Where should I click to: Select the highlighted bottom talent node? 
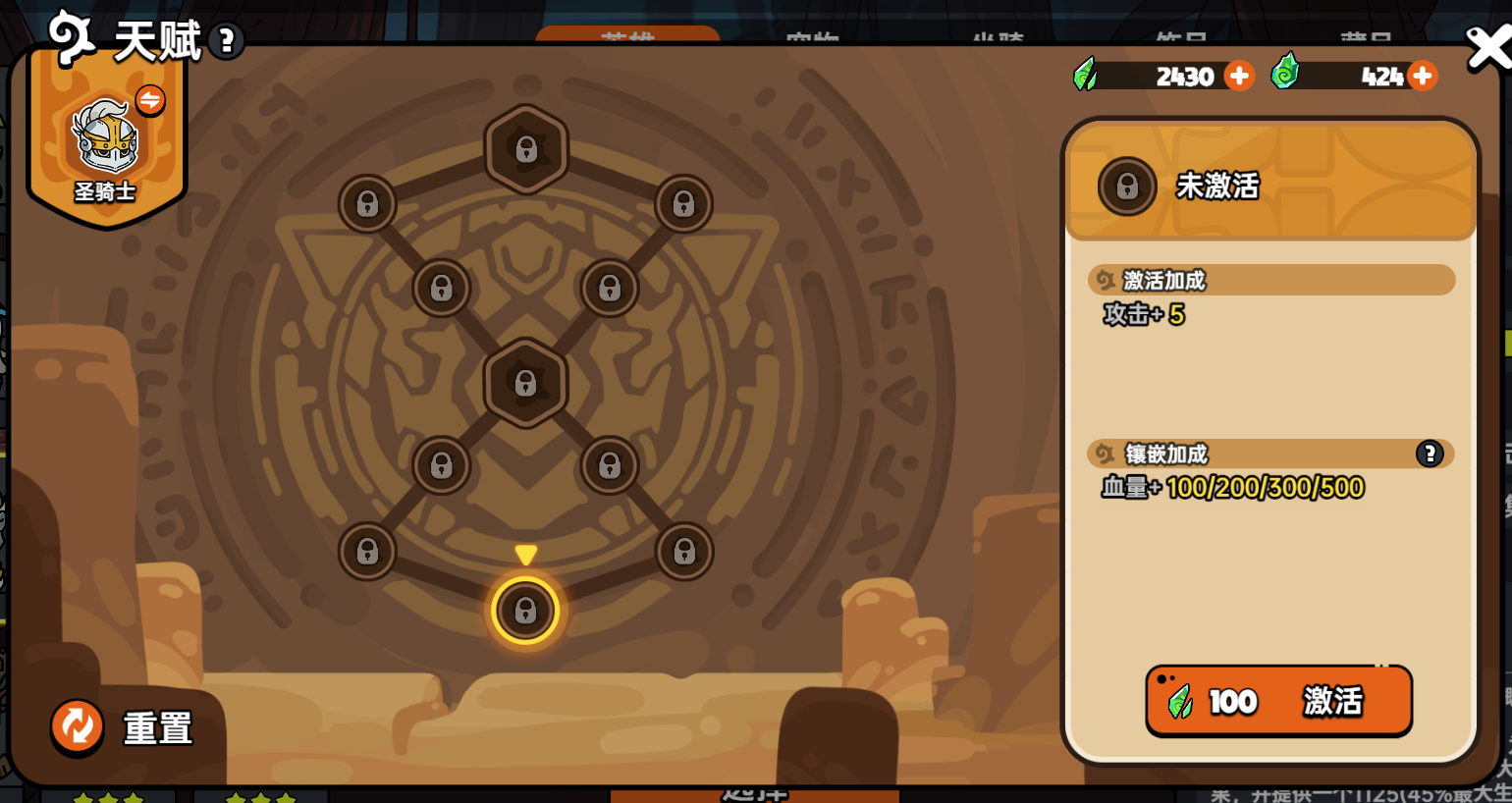point(525,611)
